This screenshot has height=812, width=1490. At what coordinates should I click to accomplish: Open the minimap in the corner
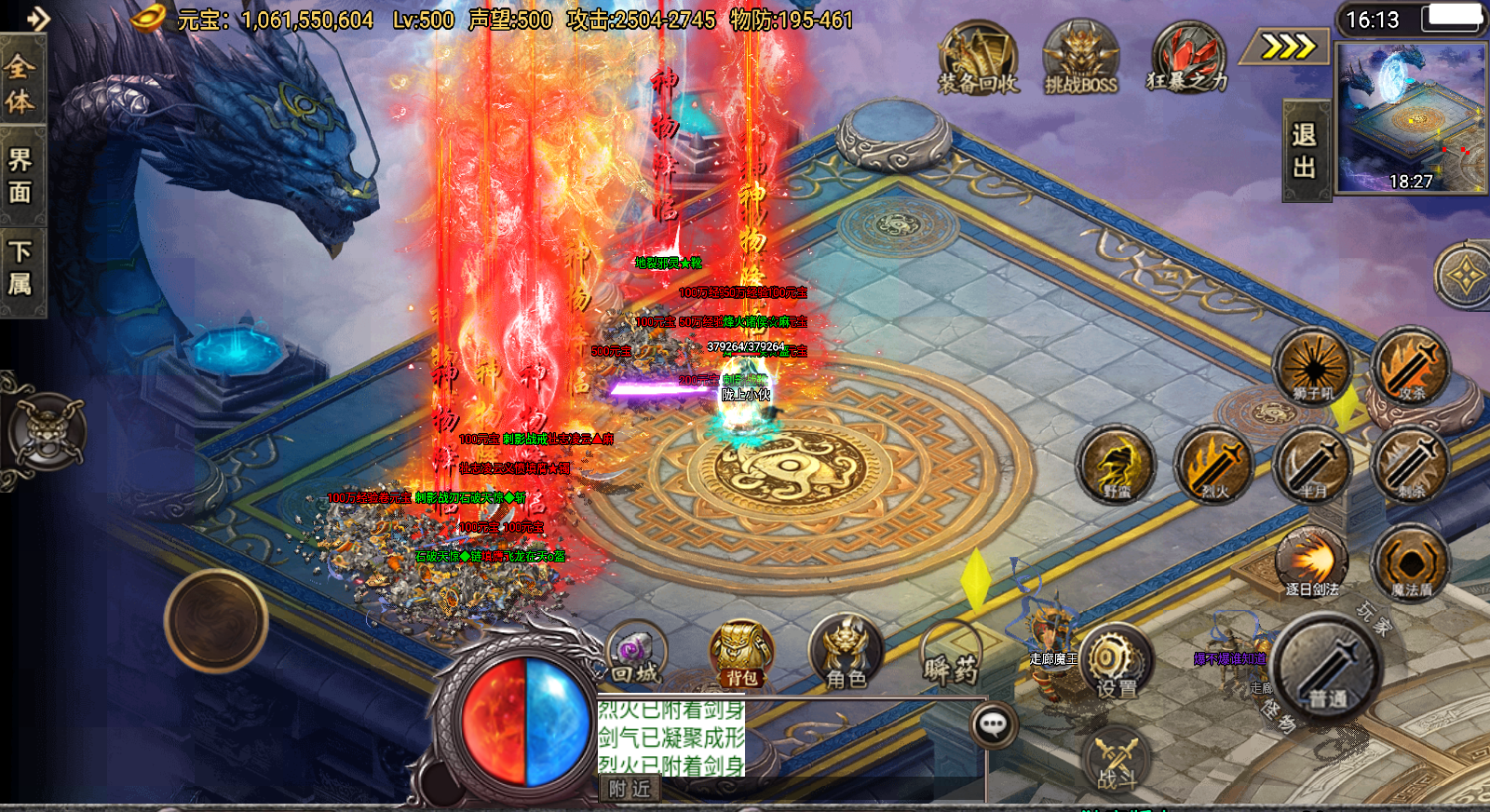(x=1410, y=117)
